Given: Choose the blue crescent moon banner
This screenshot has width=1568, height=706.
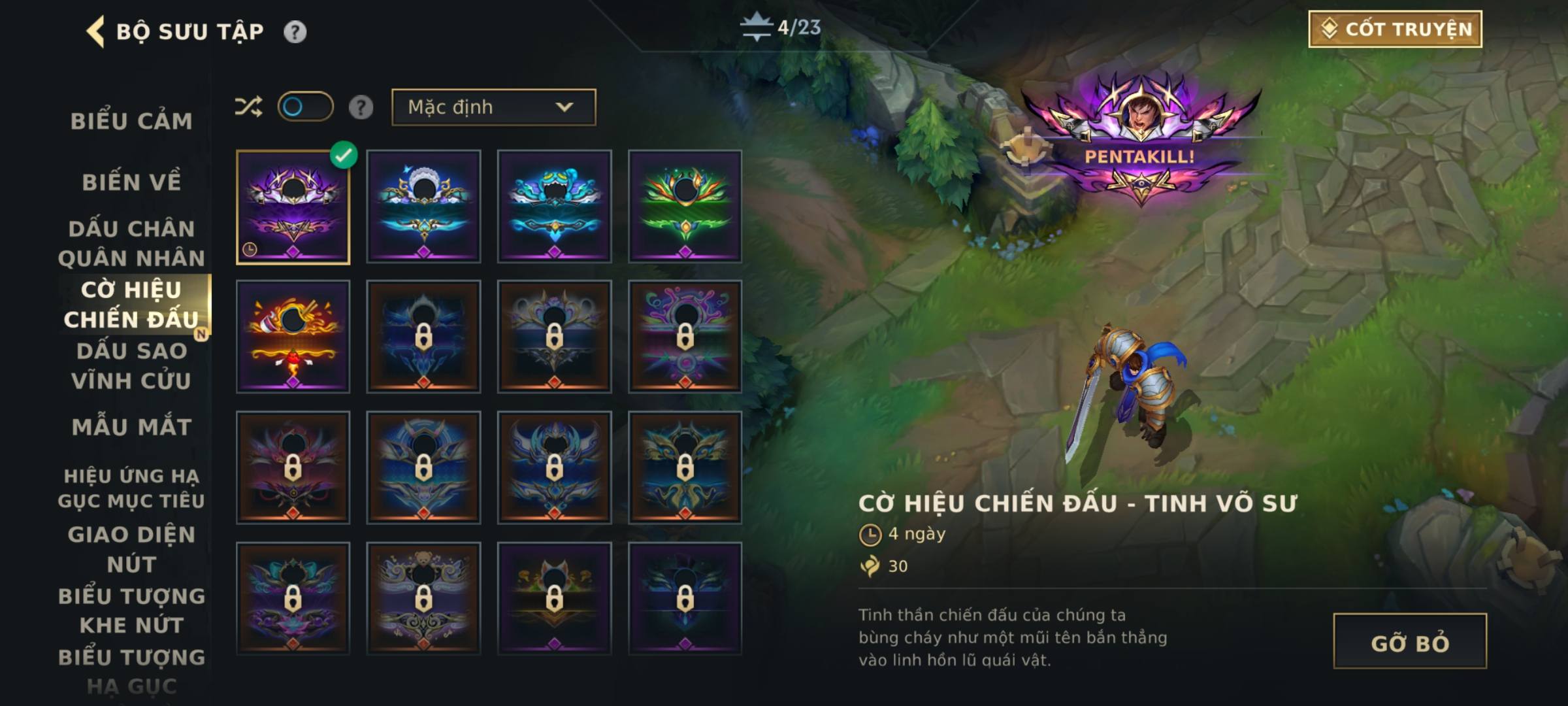Looking at the screenshot, I should [423, 207].
